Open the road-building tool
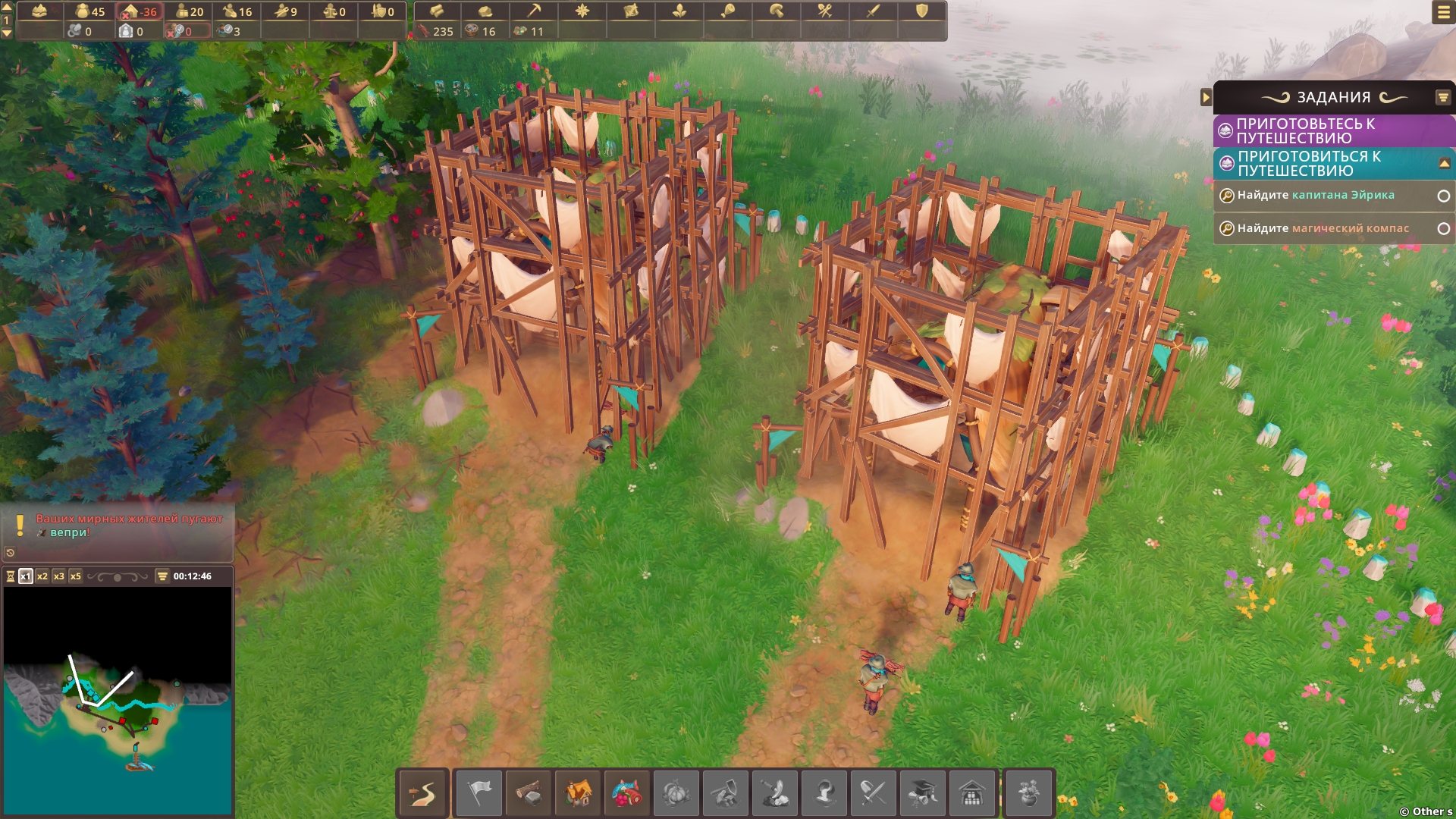The width and height of the screenshot is (1456, 819). (423, 794)
